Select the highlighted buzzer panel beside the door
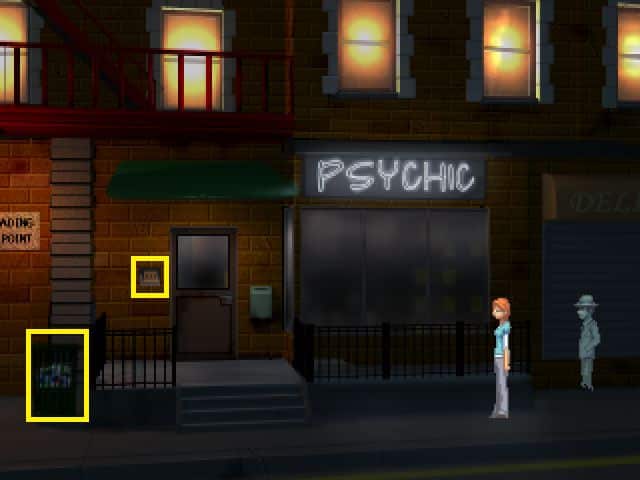The width and height of the screenshot is (640, 480). pos(150,277)
